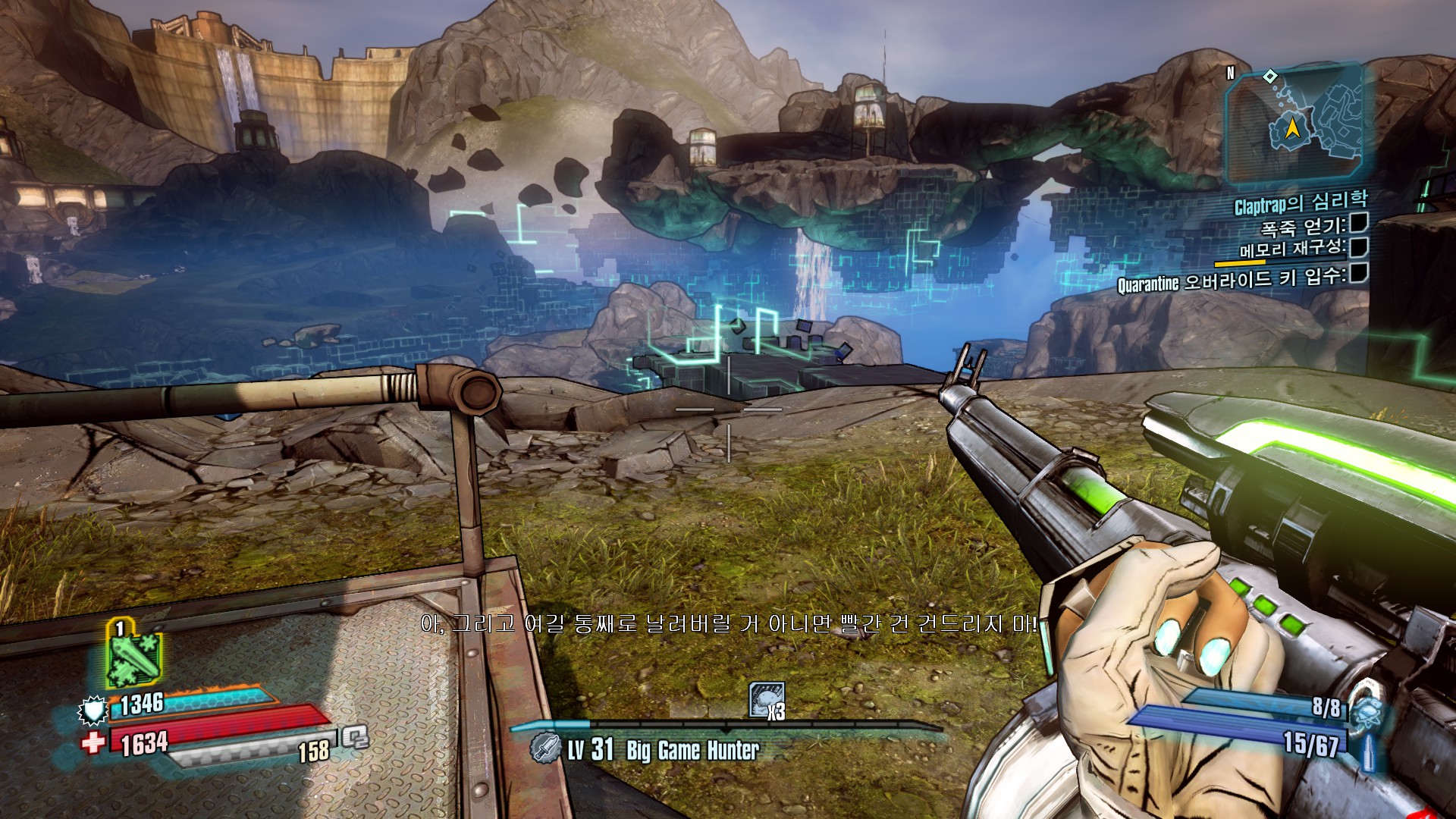This screenshot has height=819, width=1456.
Task: Select the Claptrap mission title in the tracker
Action: point(1300,202)
